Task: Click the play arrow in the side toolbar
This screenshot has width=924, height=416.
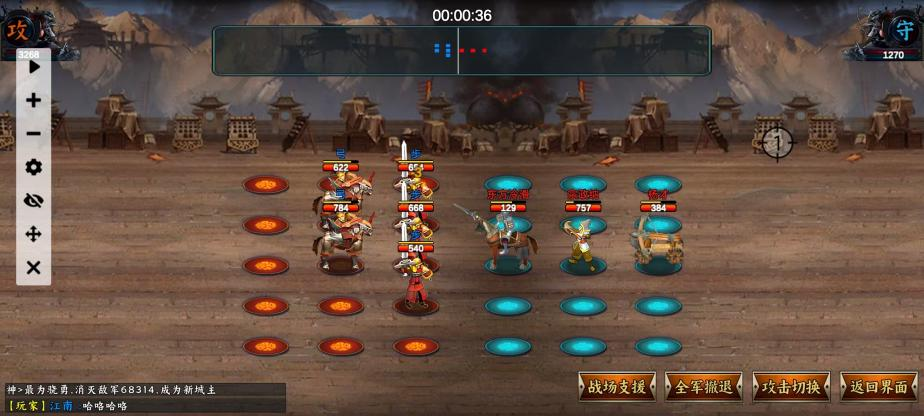Action: point(34,67)
